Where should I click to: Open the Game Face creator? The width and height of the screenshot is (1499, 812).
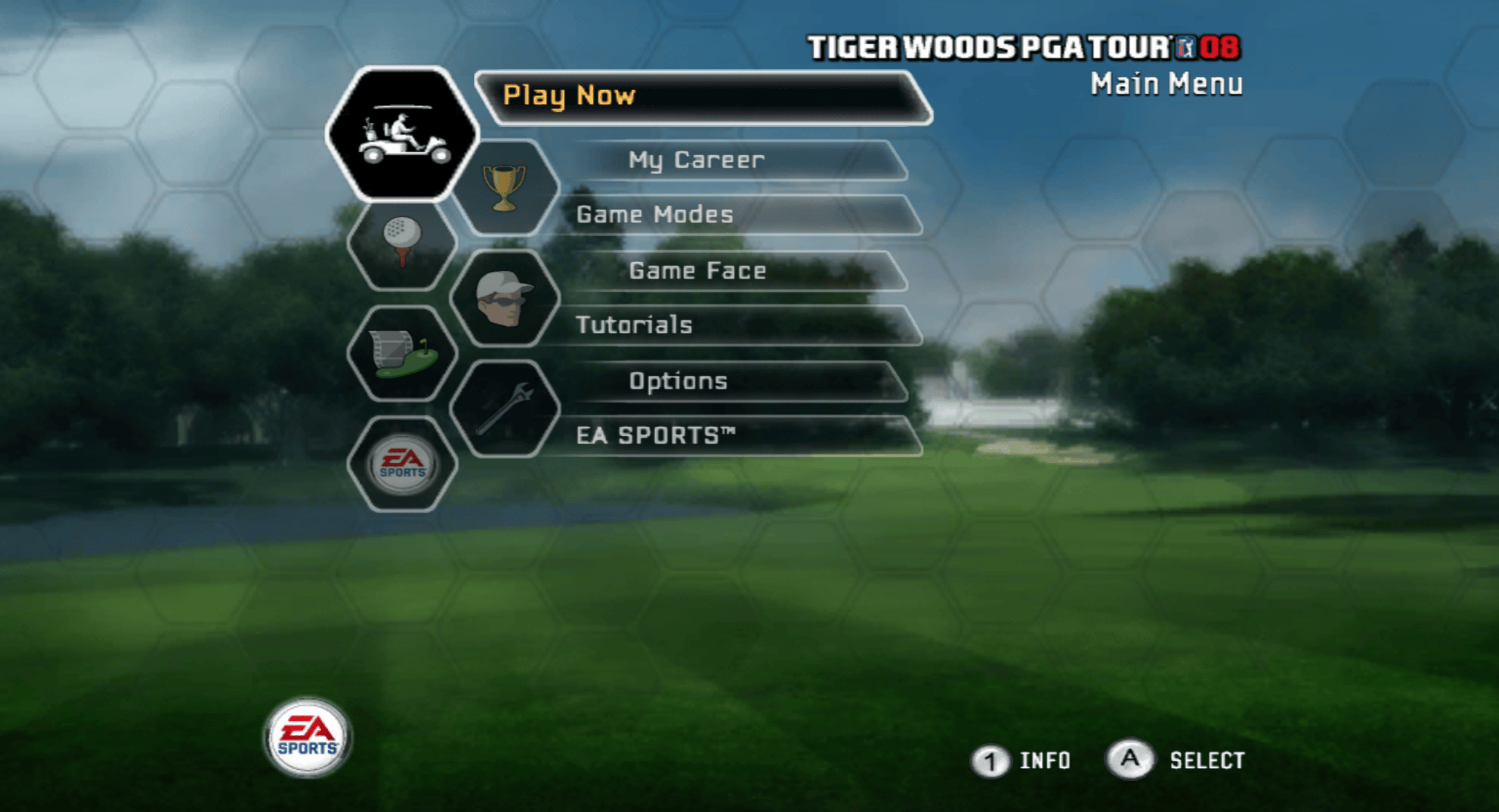(698, 271)
